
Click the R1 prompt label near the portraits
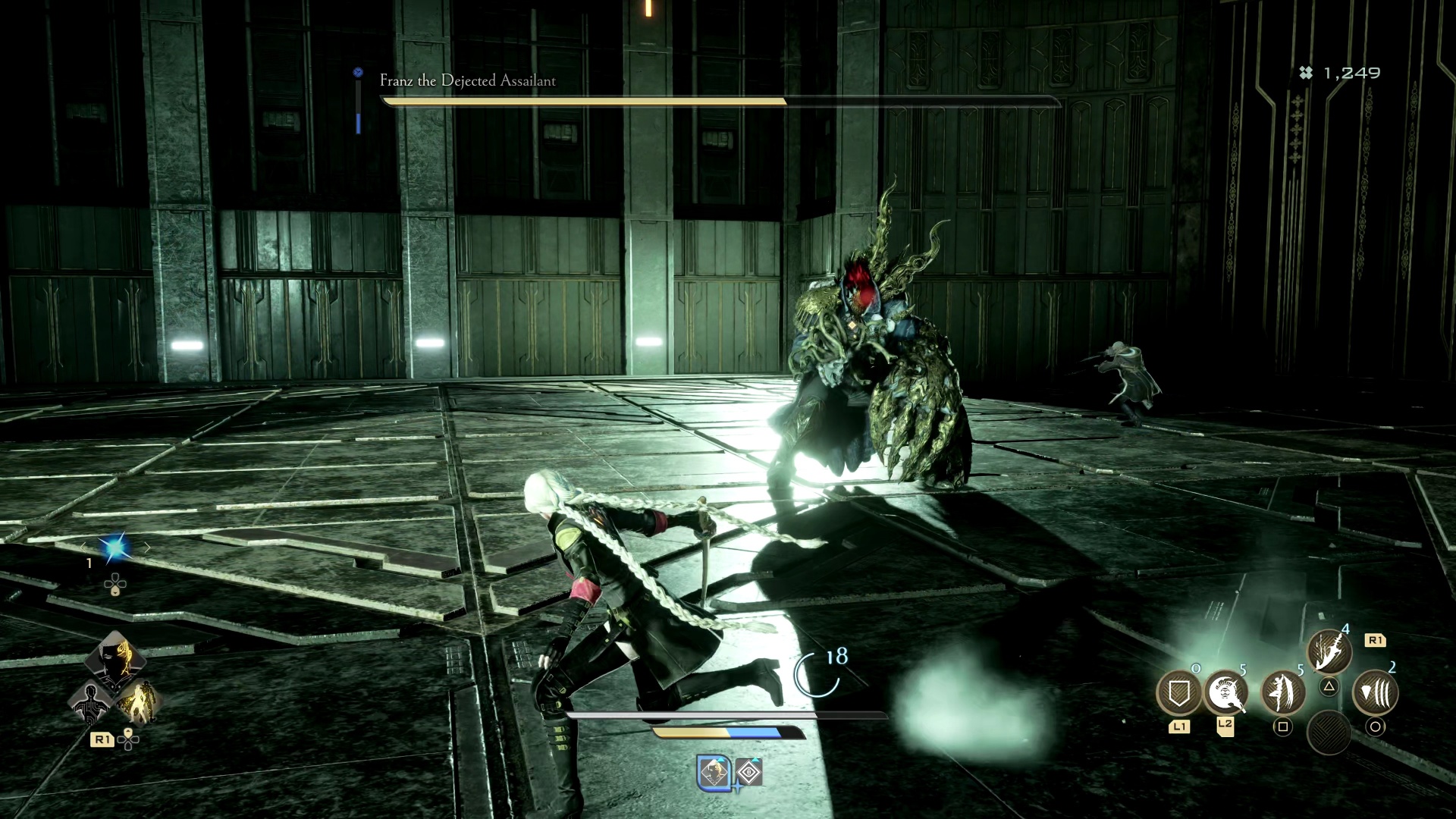click(x=102, y=739)
